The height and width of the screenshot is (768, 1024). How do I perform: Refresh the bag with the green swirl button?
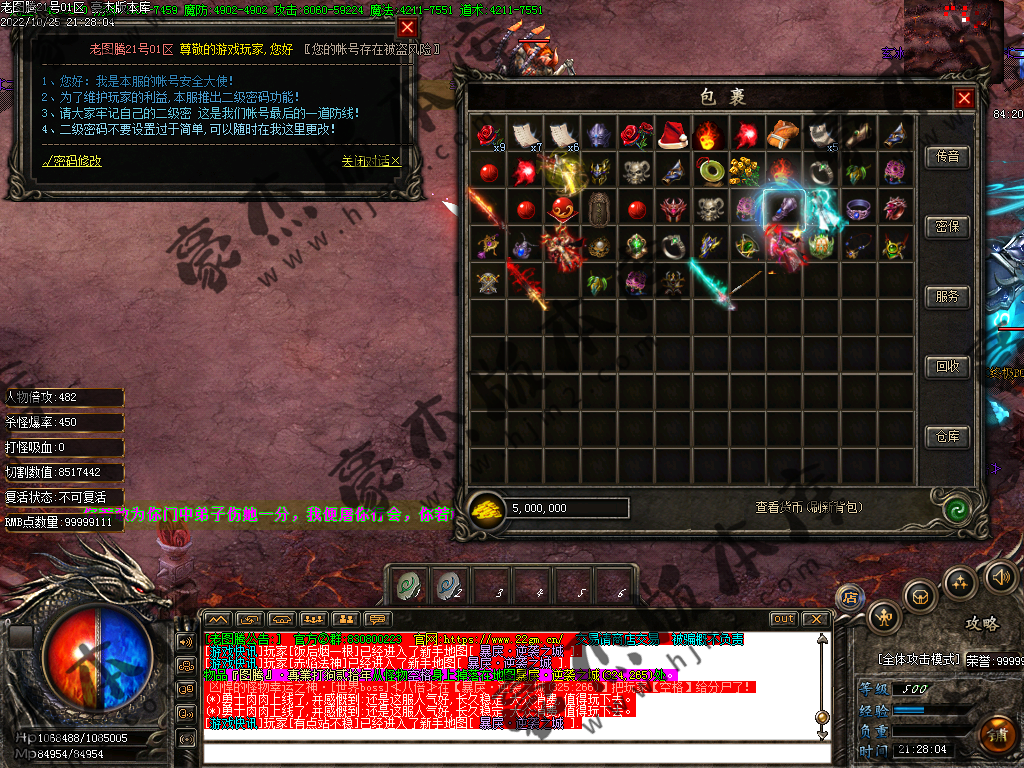[958, 508]
